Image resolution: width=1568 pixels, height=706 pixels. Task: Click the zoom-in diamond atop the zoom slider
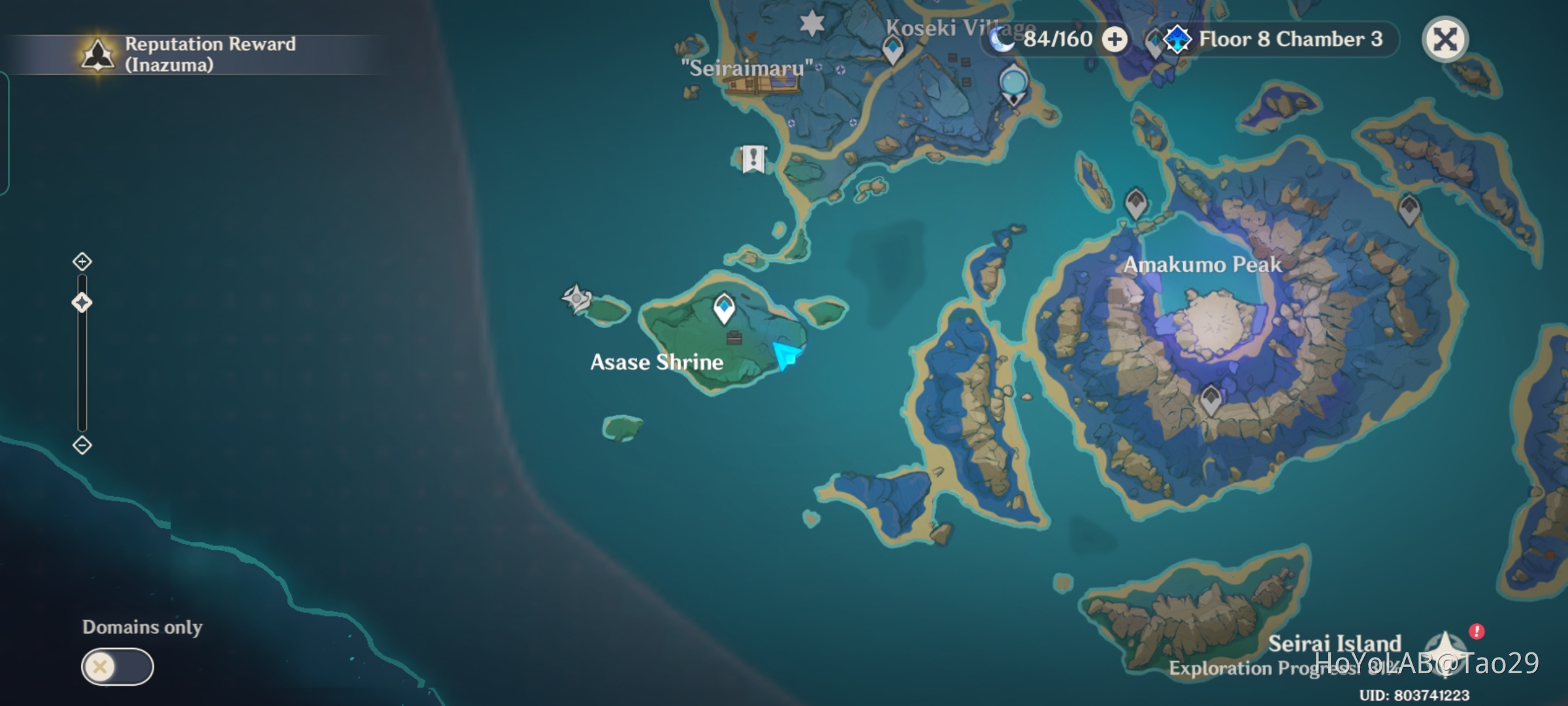point(82,262)
